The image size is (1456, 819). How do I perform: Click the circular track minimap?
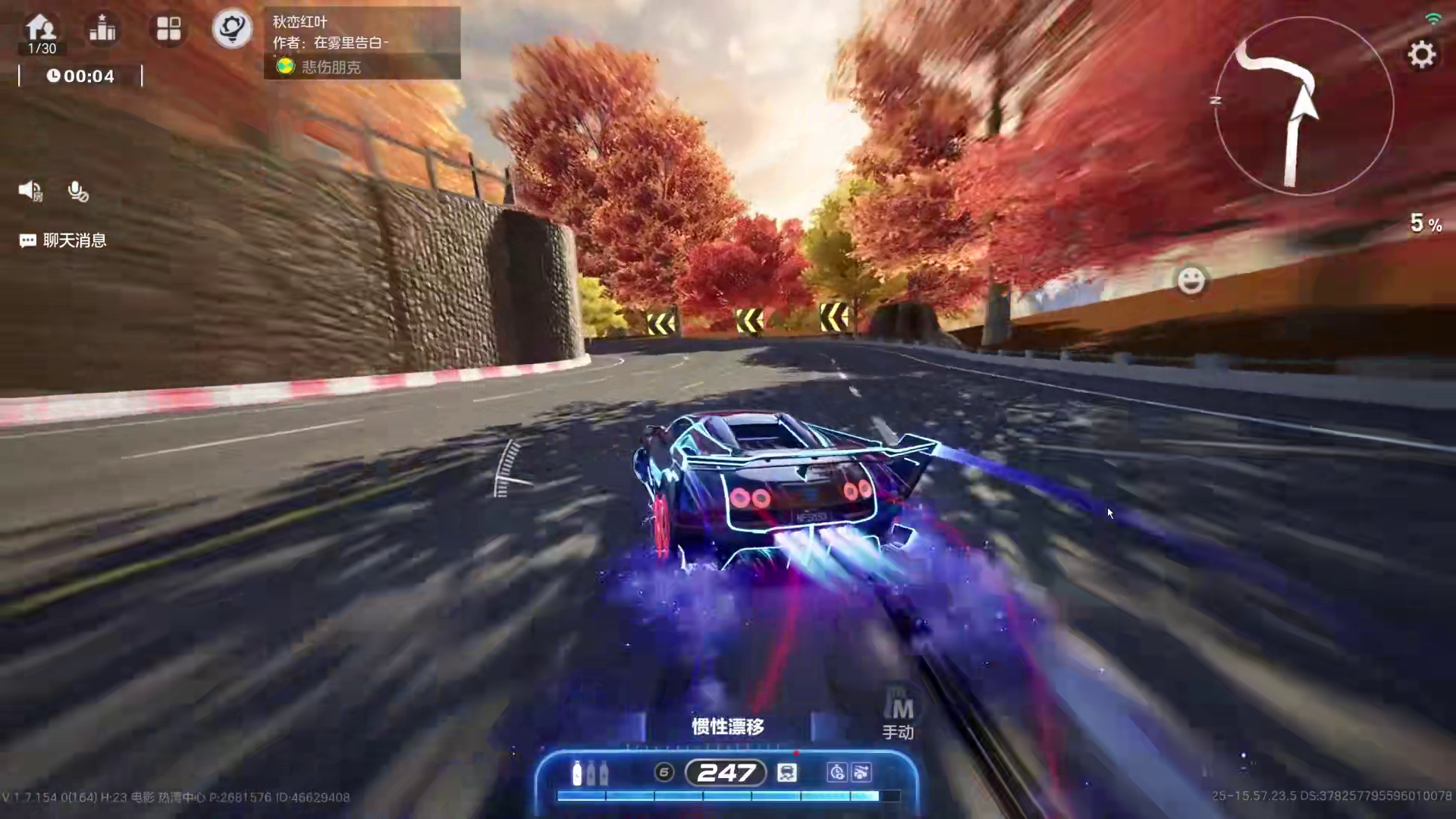pyautogui.click(x=1303, y=106)
